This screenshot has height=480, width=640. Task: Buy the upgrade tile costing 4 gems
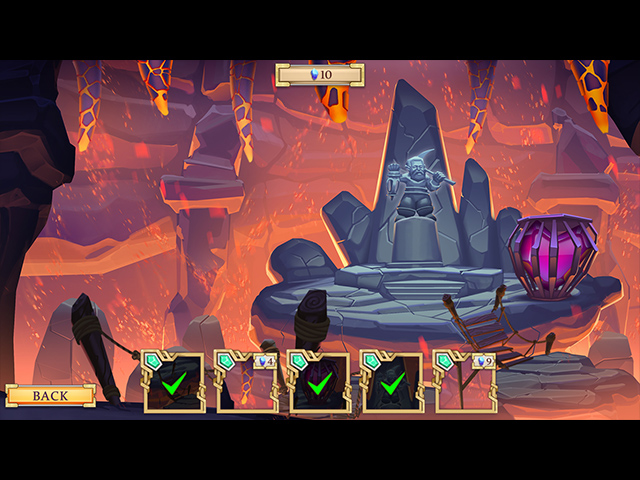[x=247, y=383]
